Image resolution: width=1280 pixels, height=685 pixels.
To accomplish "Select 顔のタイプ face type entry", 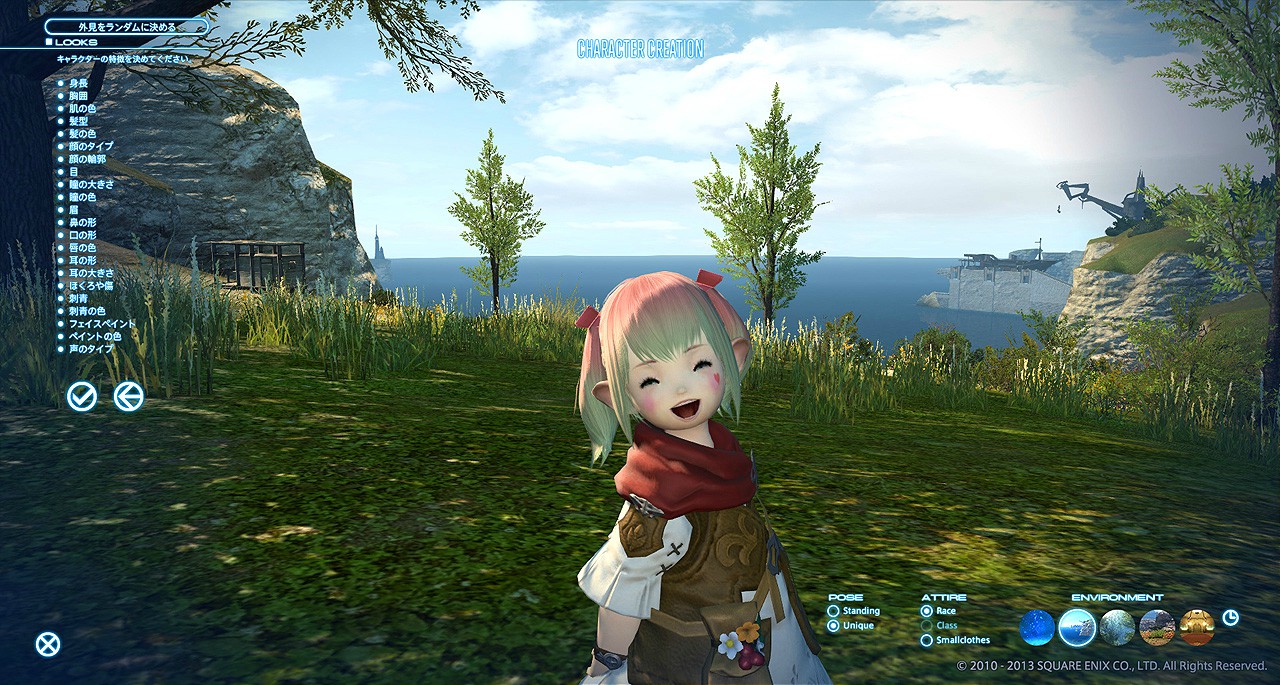I will pos(90,146).
